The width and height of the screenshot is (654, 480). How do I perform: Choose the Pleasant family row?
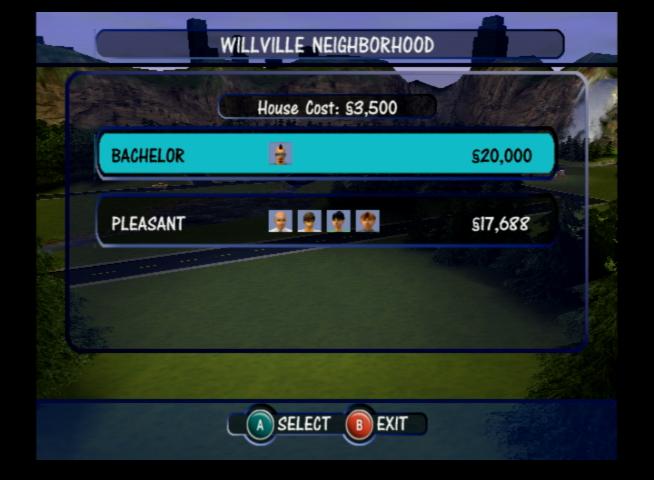click(x=326, y=223)
